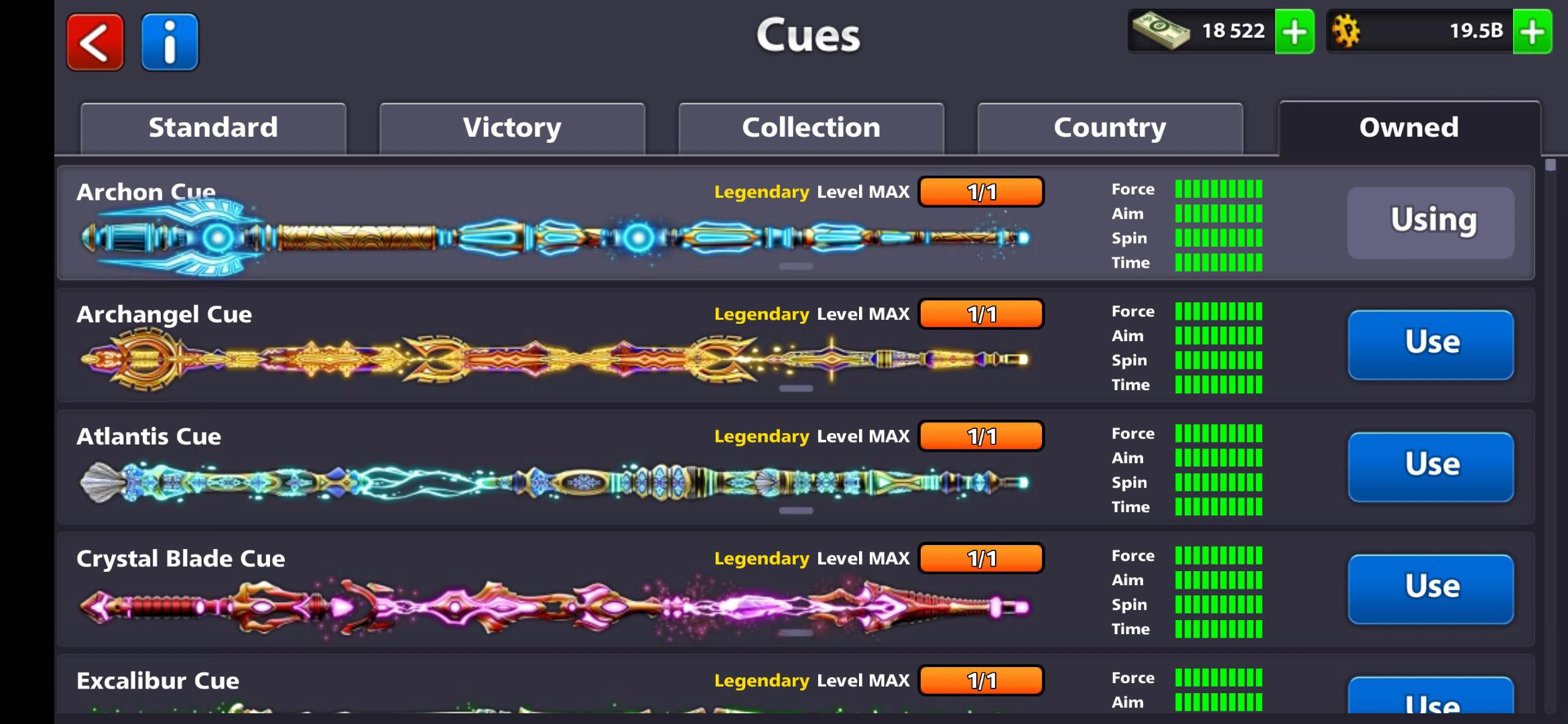Click the red back arrow

94,42
